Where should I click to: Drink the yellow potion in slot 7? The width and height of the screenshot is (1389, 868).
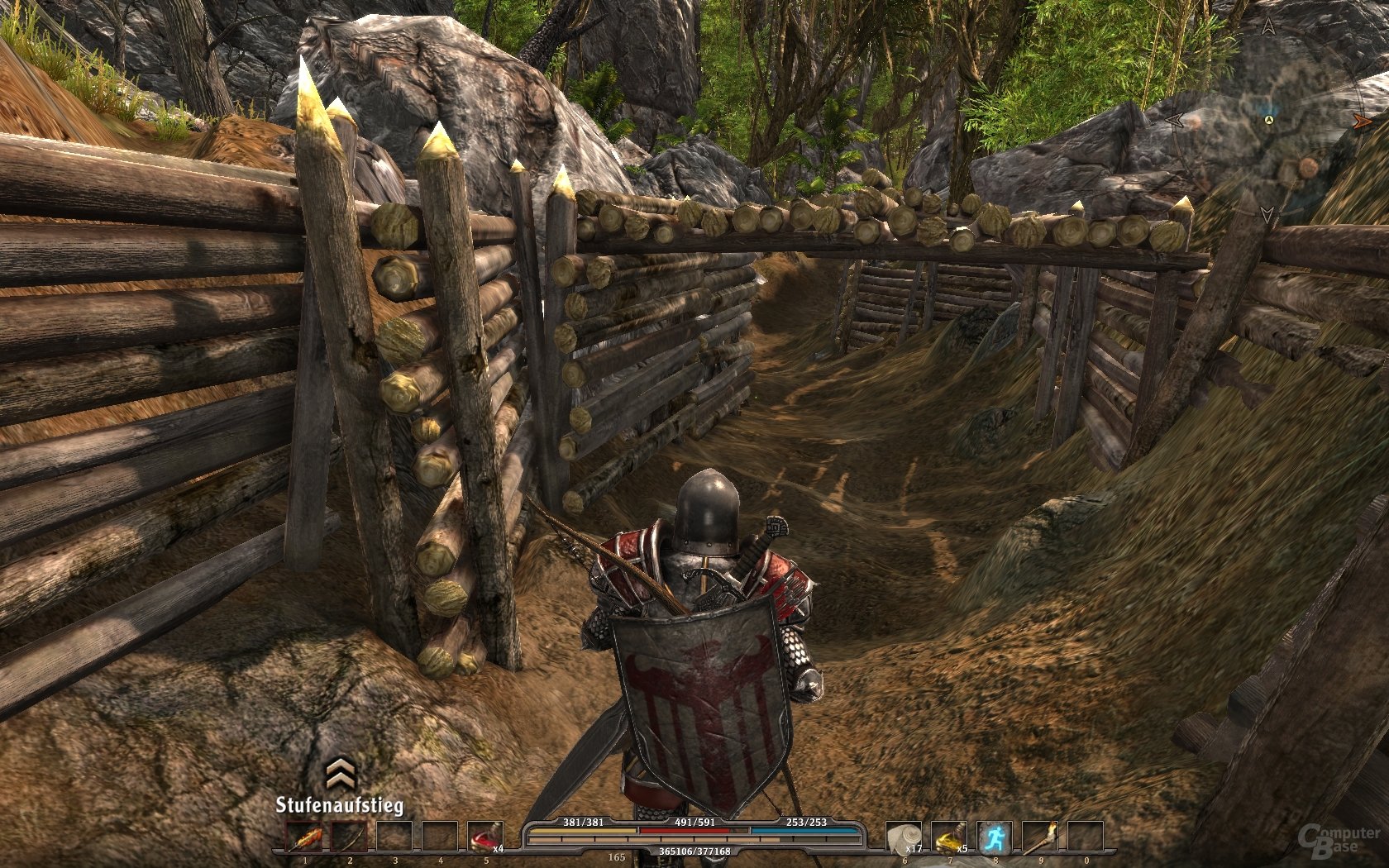[x=949, y=837]
